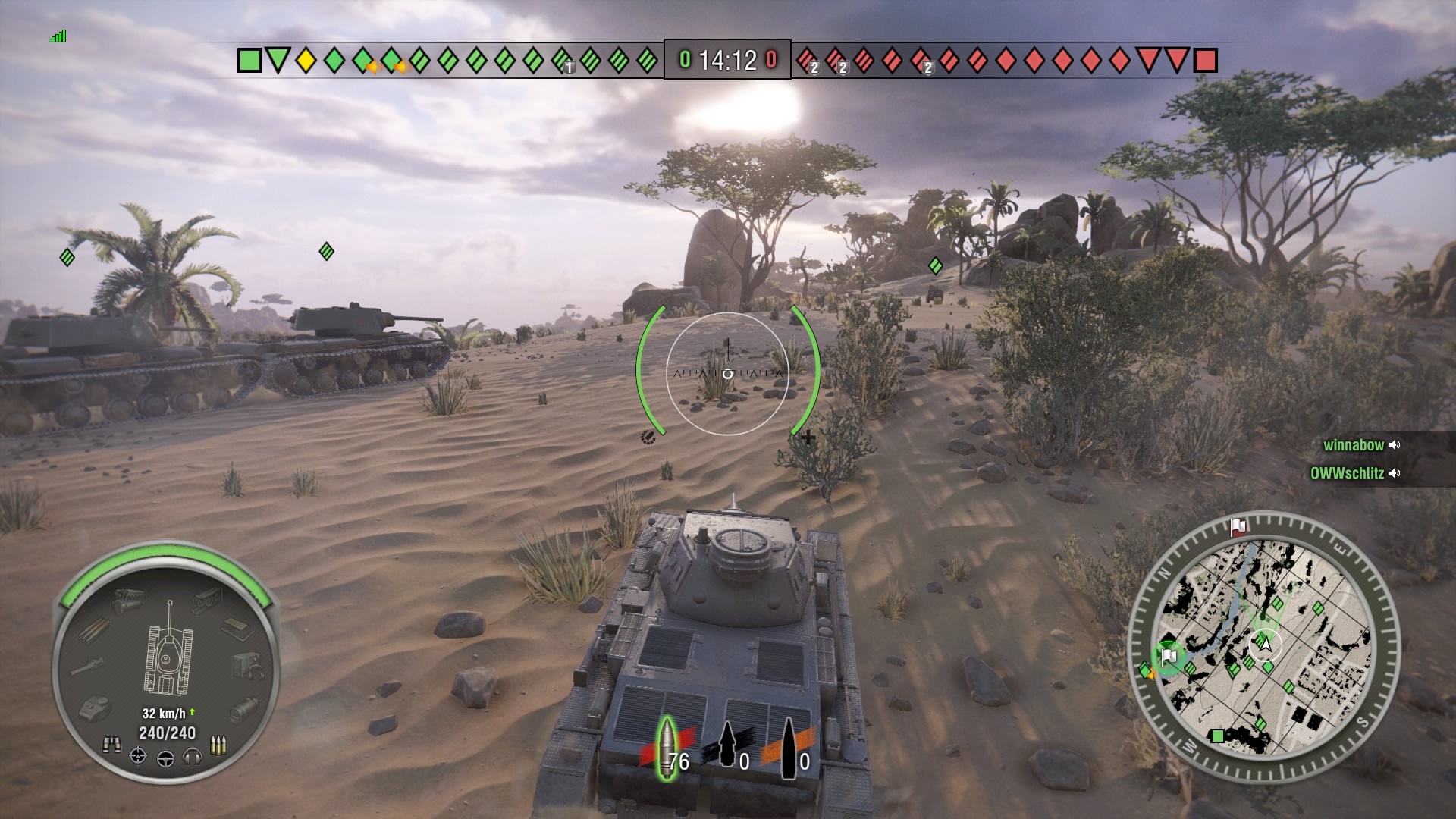1456x819 pixels.
Task: Click the ammunition shells icon beside the headphones
Action: click(218, 745)
